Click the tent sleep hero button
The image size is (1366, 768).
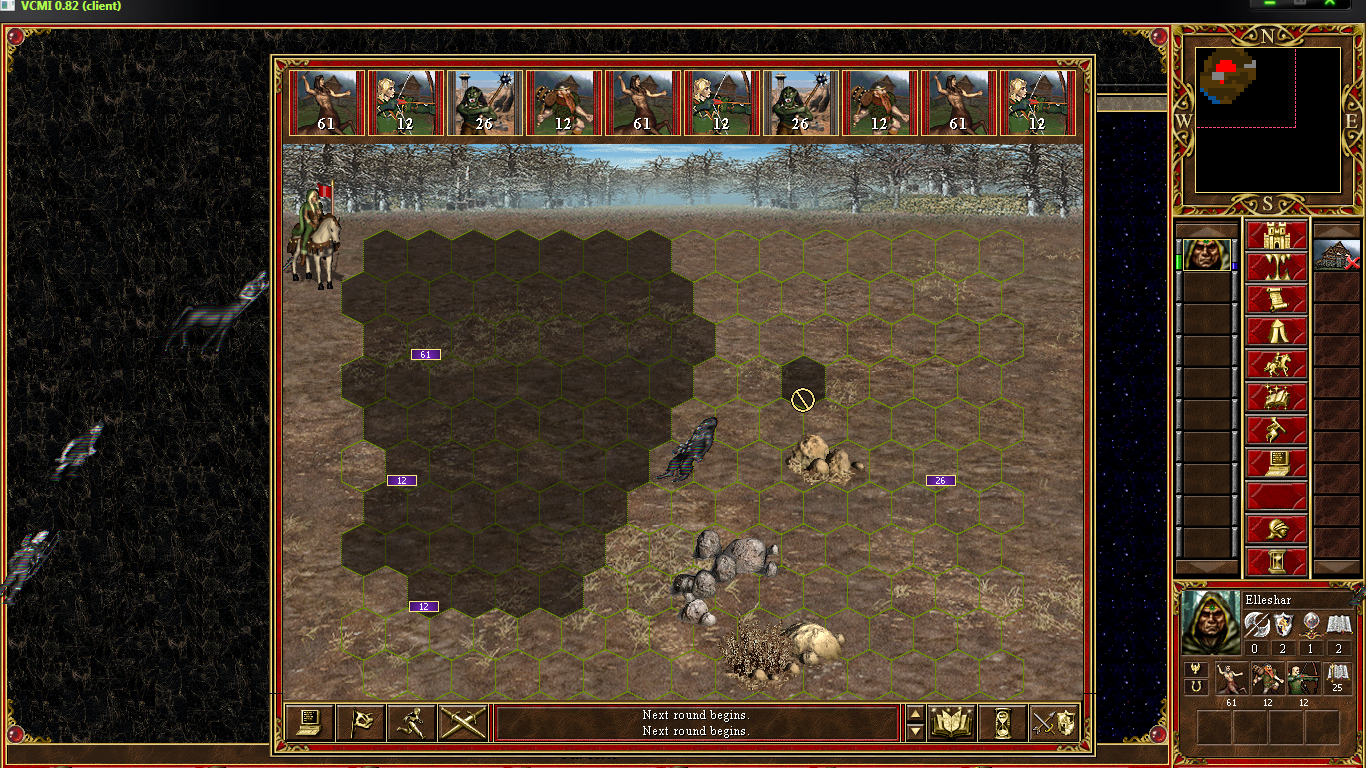point(1276,333)
